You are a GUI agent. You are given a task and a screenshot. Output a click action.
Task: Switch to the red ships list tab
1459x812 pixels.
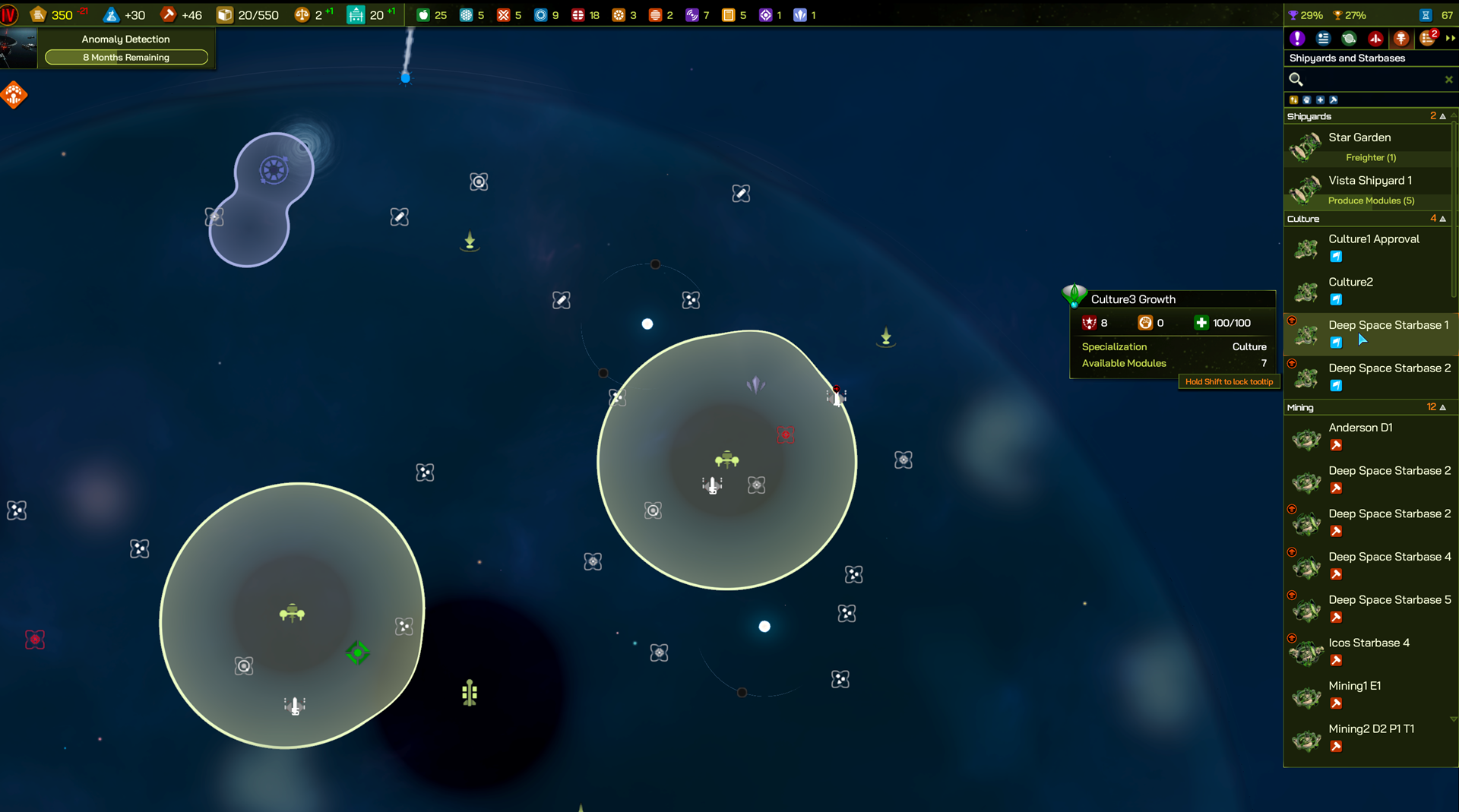pyautogui.click(x=1375, y=38)
